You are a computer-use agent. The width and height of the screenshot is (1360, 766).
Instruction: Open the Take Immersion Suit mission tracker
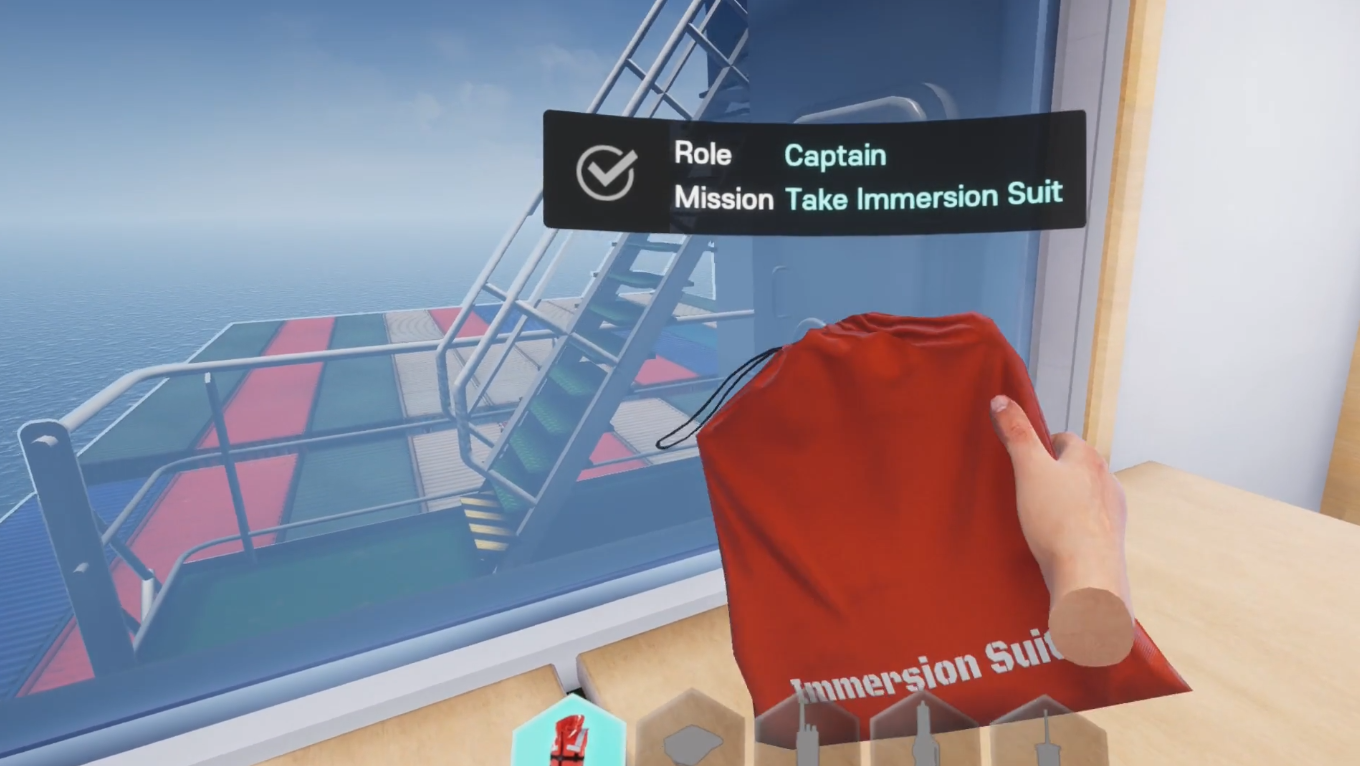[922, 196]
